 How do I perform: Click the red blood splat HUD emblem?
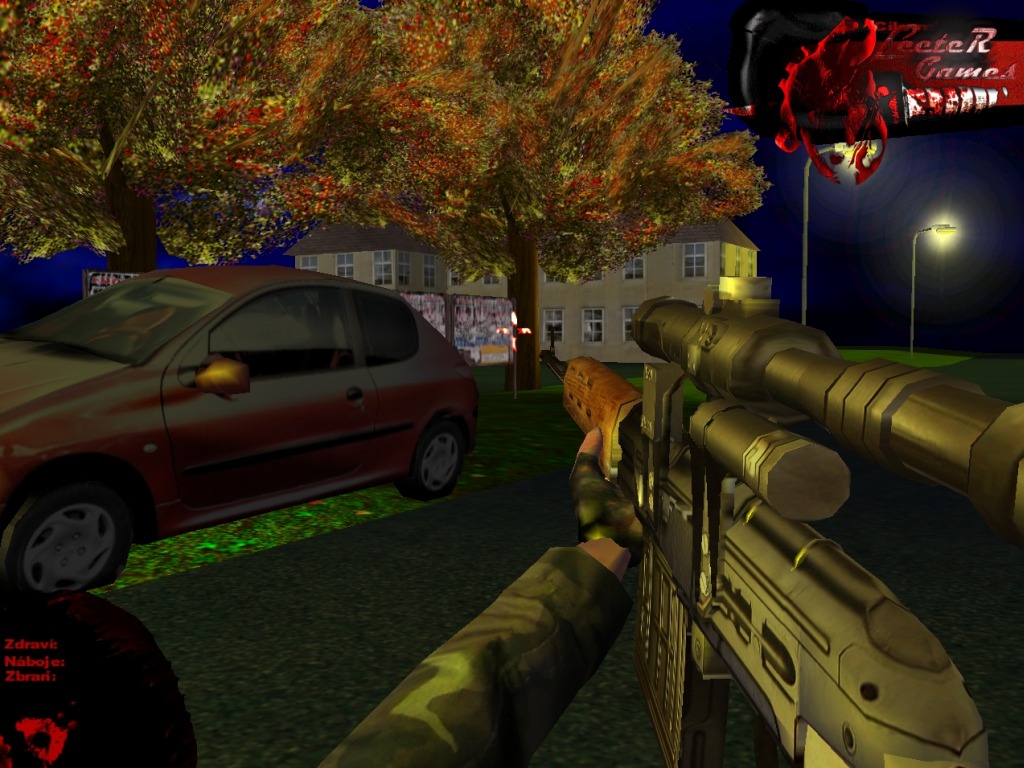coord(45,737)
